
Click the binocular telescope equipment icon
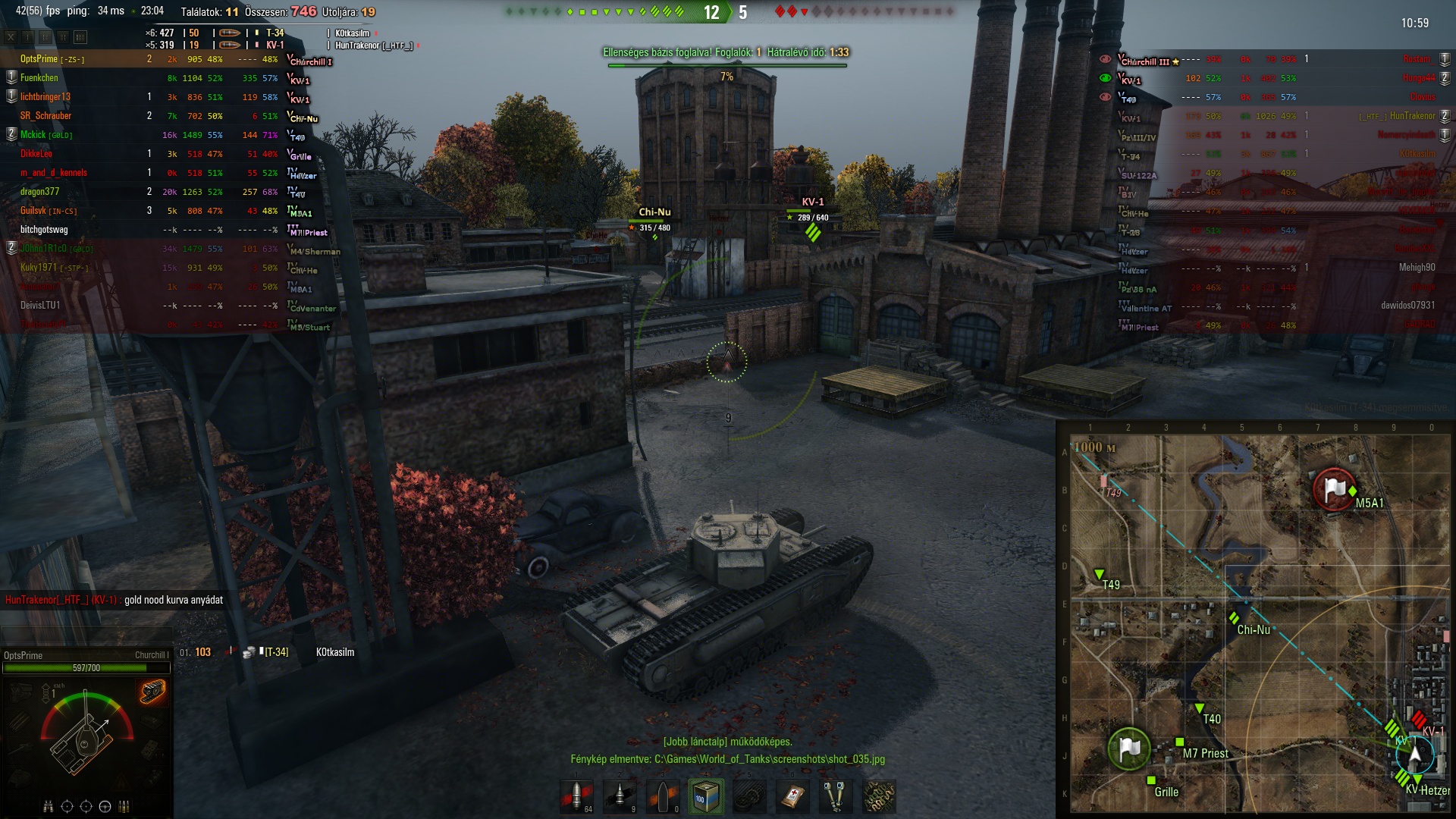pyautogui.click(x=836, y=797)
